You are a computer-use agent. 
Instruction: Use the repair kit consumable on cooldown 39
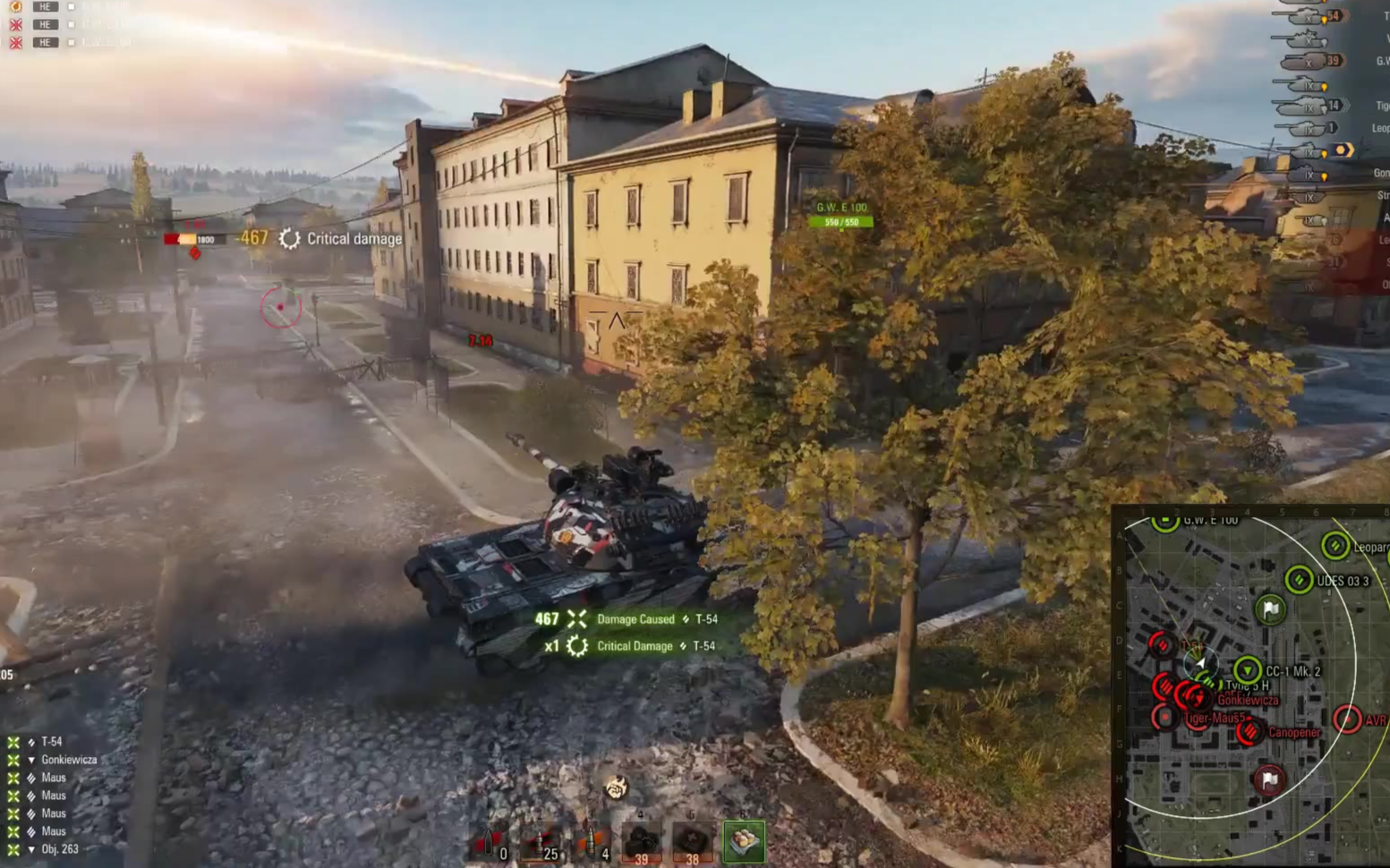[642, 842]
